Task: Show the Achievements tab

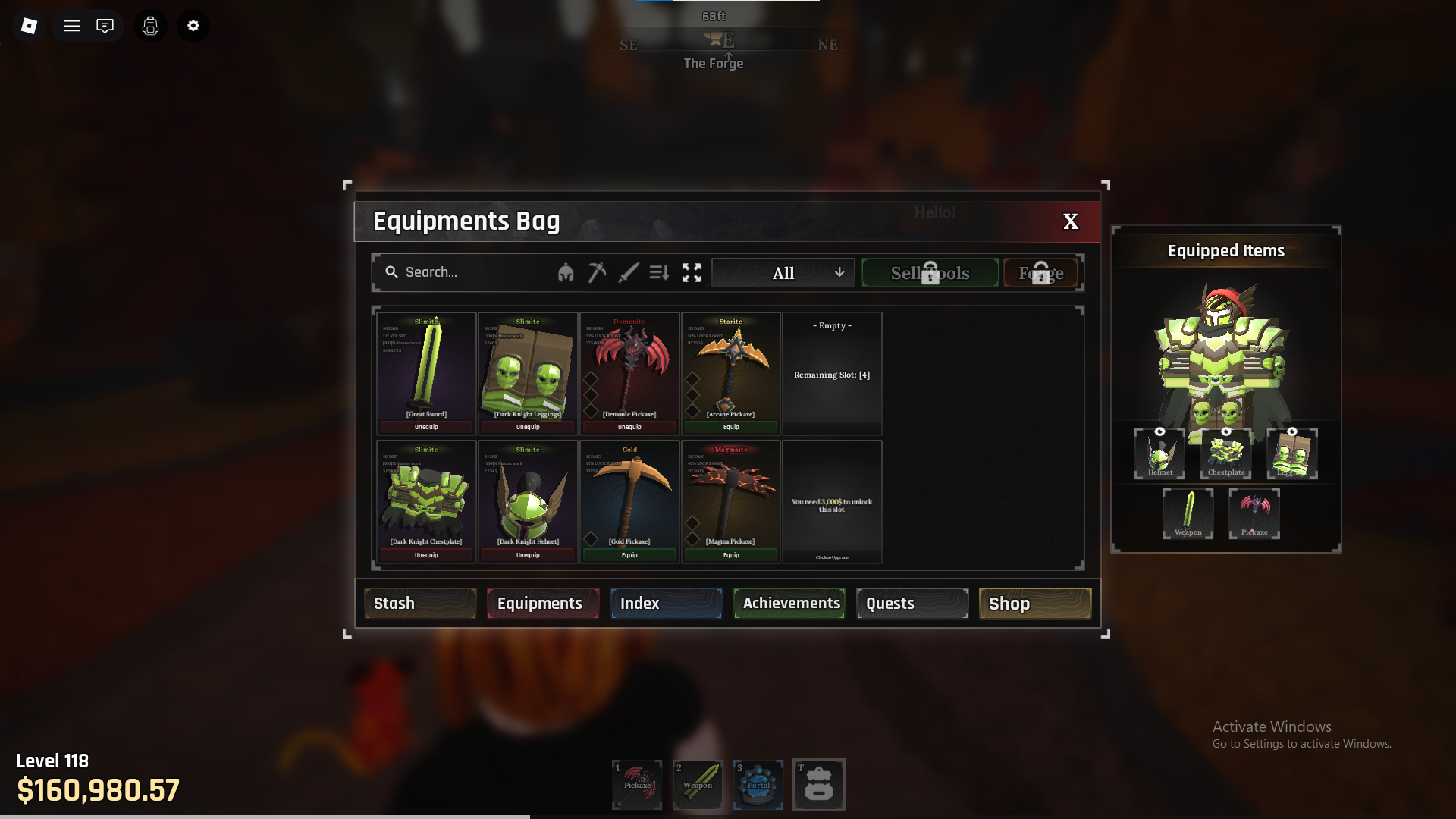Action: pos(789,604)
